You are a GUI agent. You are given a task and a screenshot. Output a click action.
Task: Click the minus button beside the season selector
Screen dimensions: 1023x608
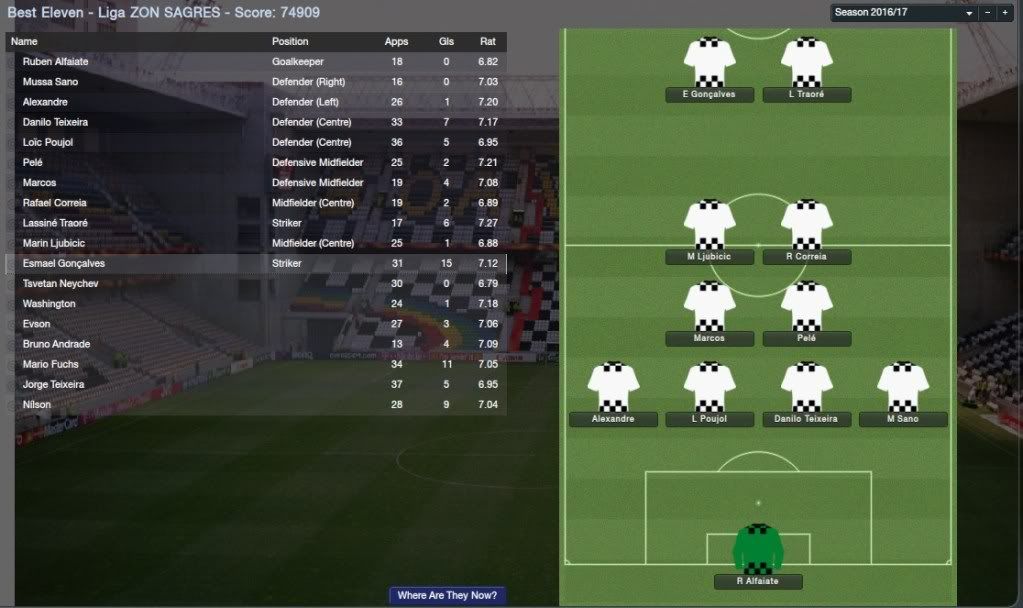988,14
